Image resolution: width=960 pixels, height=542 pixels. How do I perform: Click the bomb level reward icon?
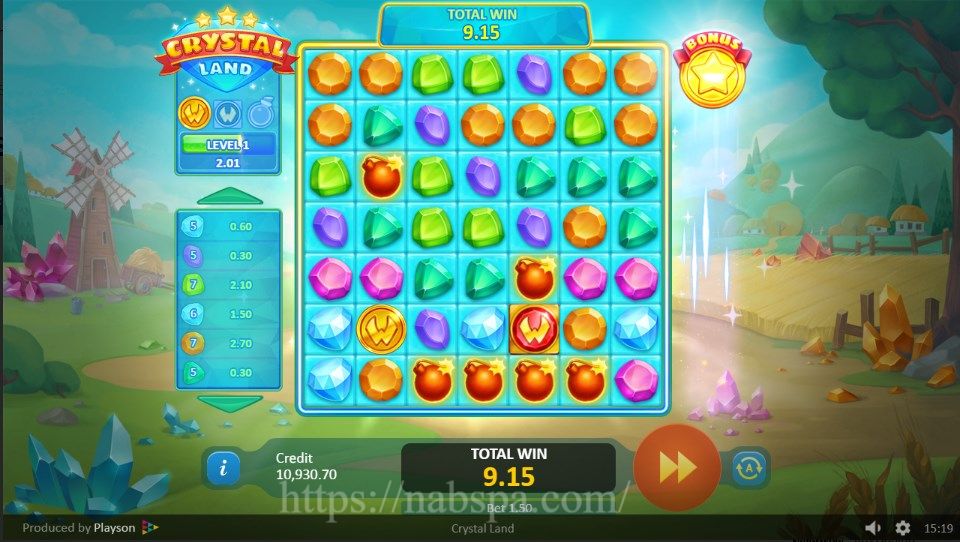260,113
